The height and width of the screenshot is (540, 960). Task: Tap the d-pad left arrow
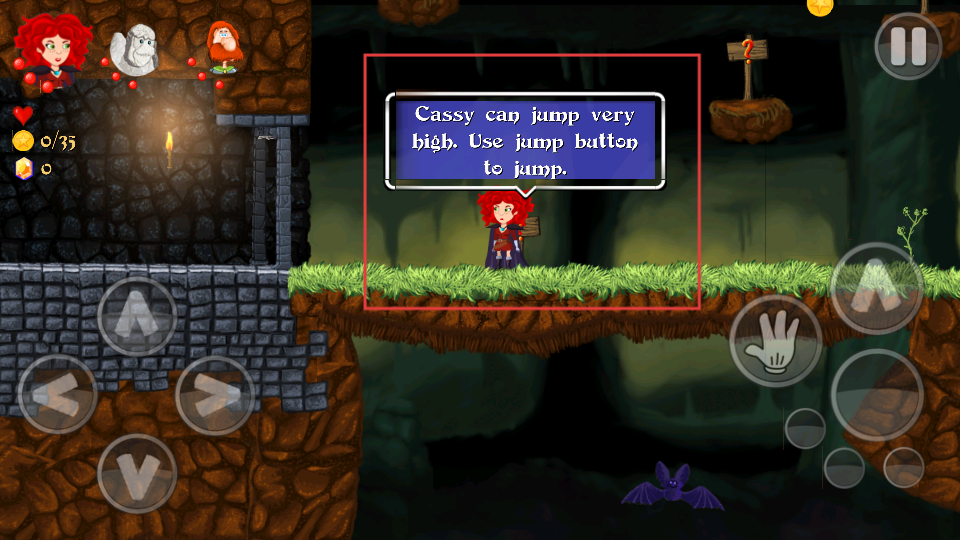click(57, 394)
